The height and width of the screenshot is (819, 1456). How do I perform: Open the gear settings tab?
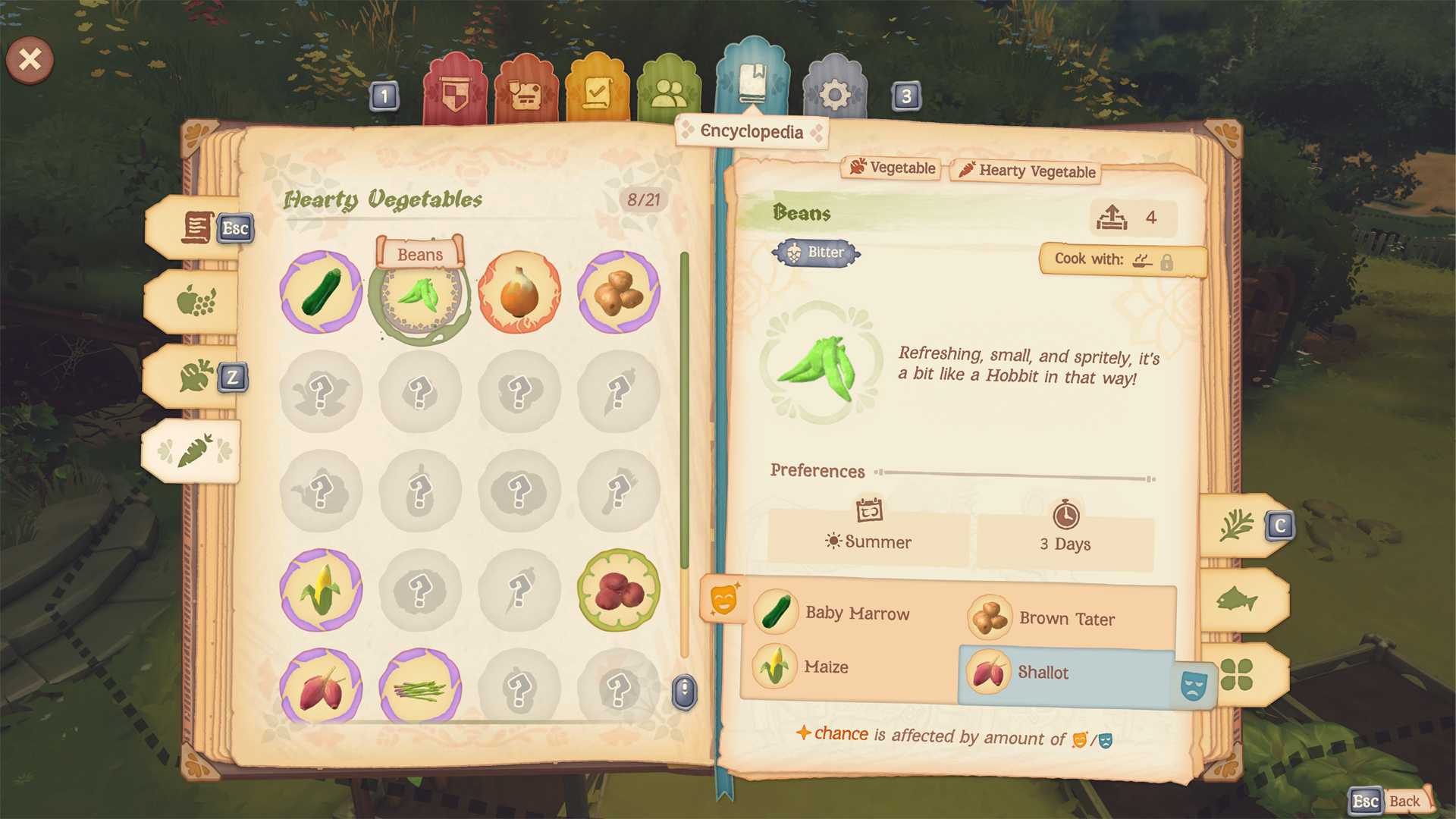(834, 95)
